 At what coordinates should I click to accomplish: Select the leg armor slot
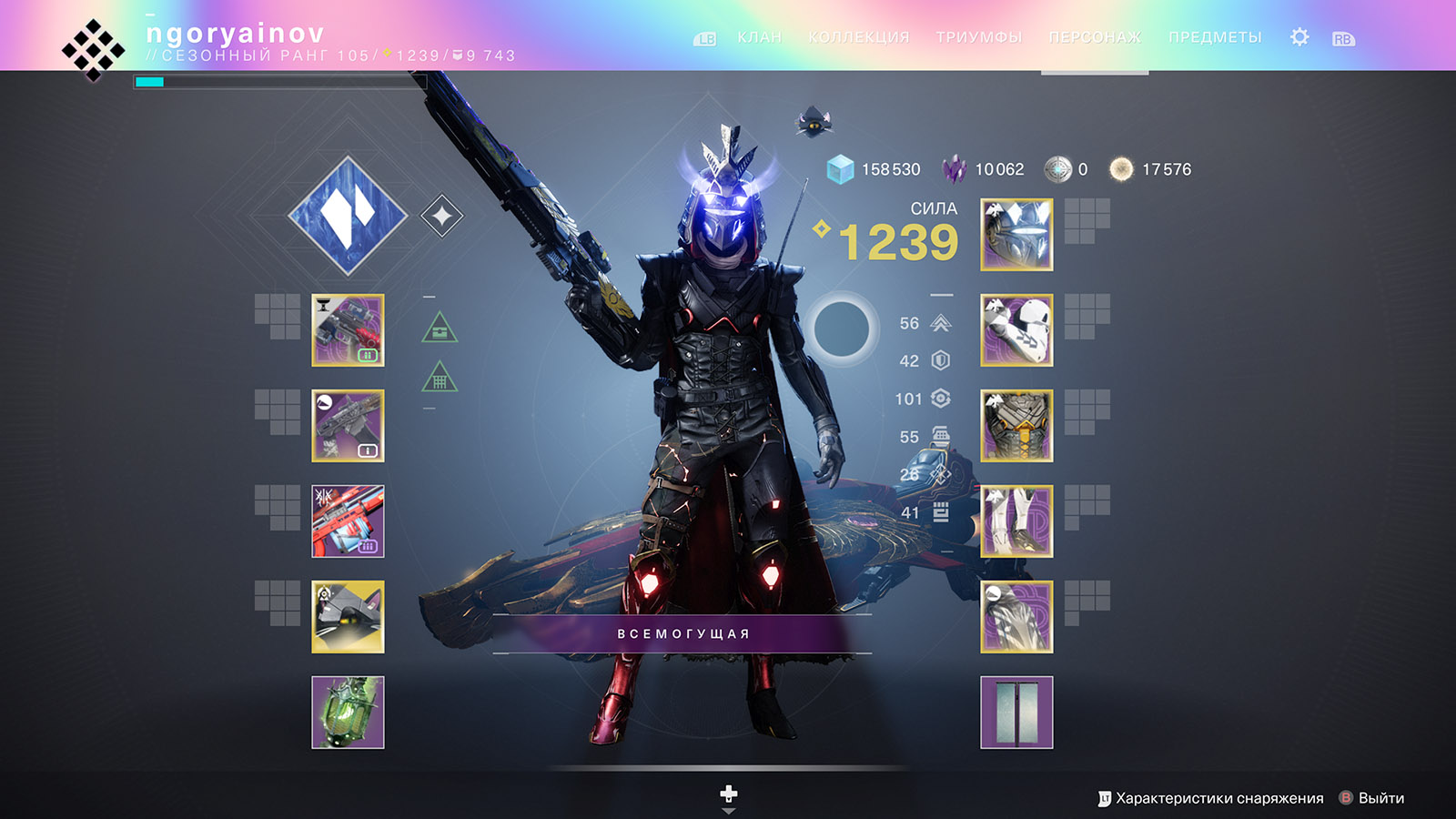pos(1016,521)
